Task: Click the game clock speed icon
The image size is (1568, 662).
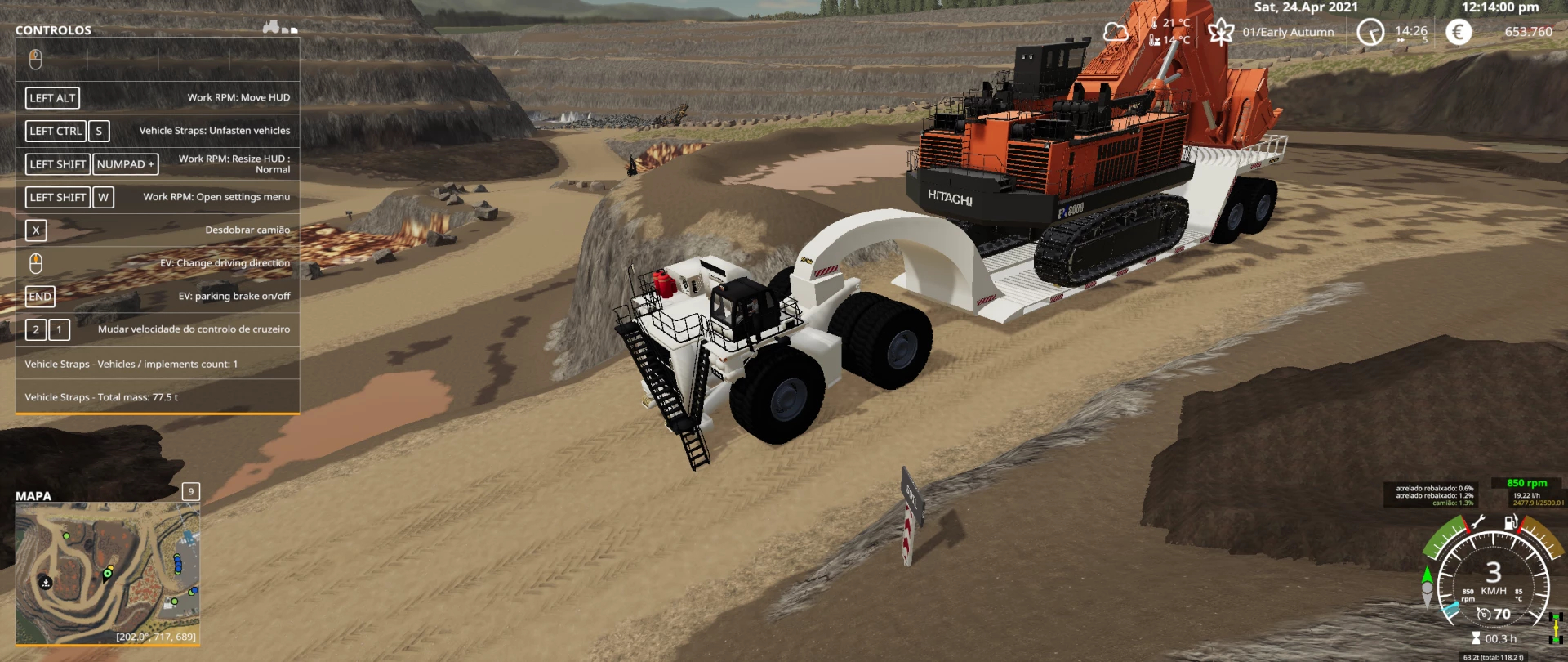Action: pyautogui.click(x=1370, y=32)
